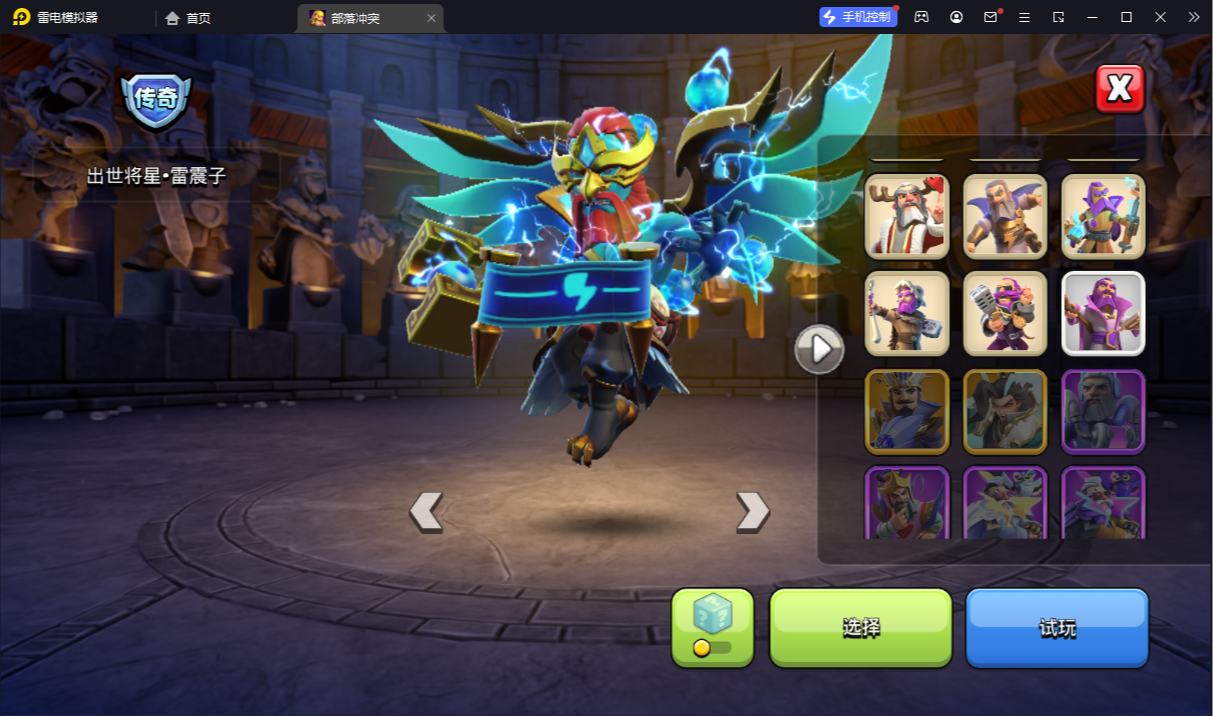Viewport: 1213px width, 716px height.
Task: Pick the warden skin wearing headphones
Action: (1102, 411)
